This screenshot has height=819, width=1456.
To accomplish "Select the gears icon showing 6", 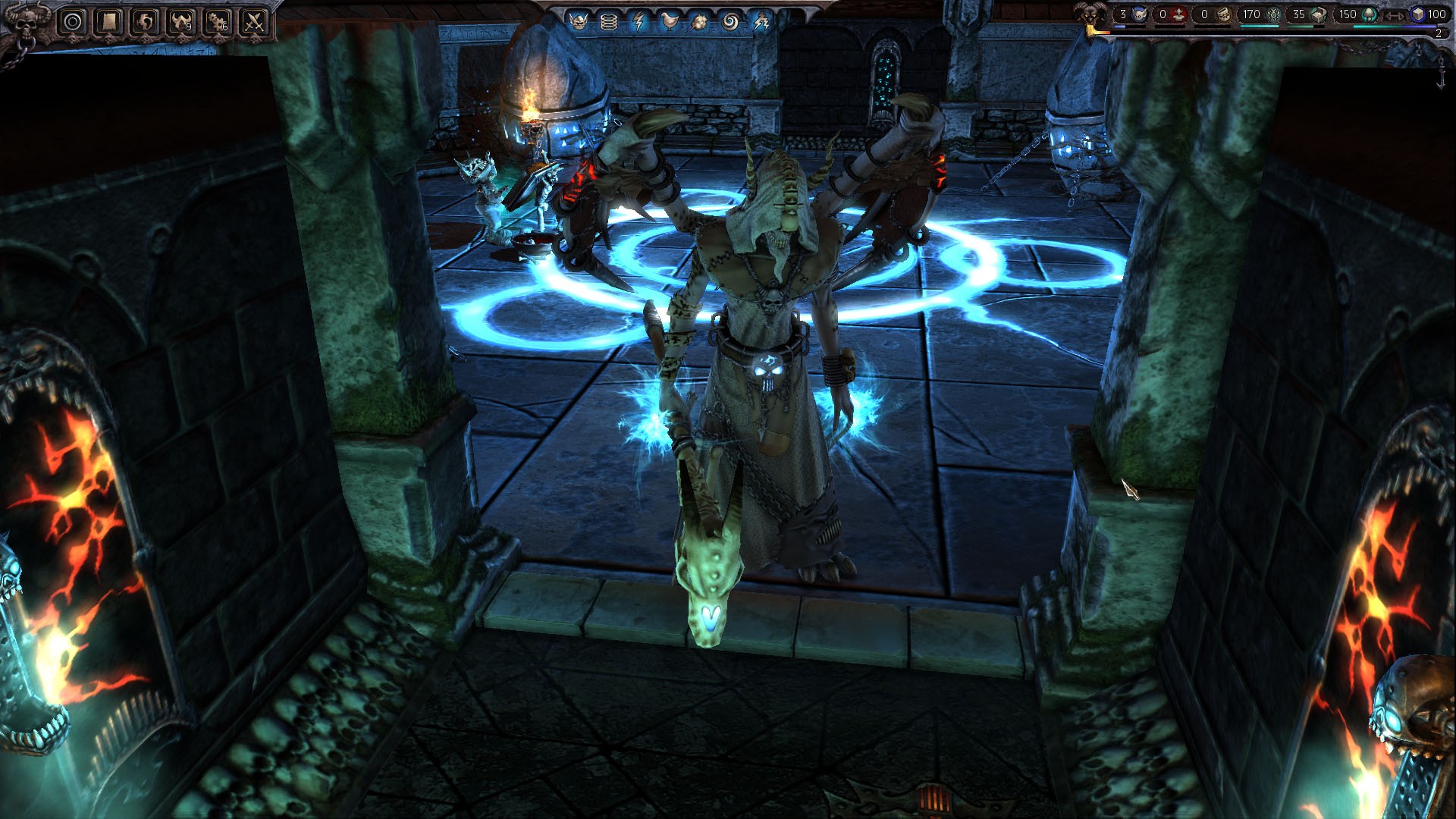I will pos(217,21).
